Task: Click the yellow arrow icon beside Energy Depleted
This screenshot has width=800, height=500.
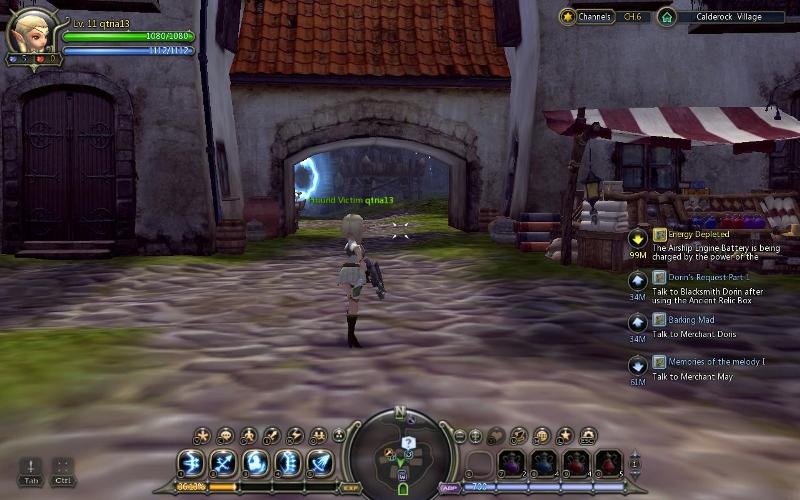Action: point(637,238)
